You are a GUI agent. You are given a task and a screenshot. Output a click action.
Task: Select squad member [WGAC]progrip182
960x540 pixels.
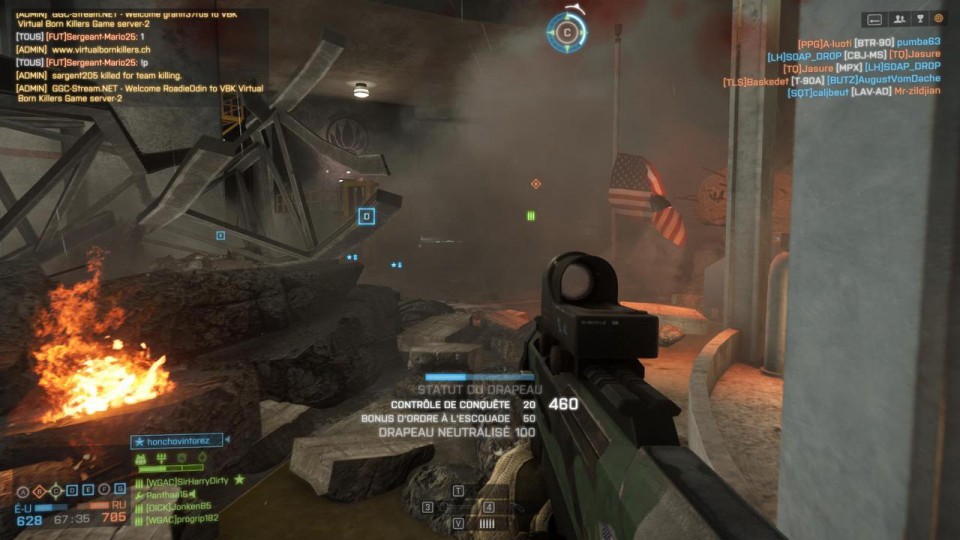(182, 520)
